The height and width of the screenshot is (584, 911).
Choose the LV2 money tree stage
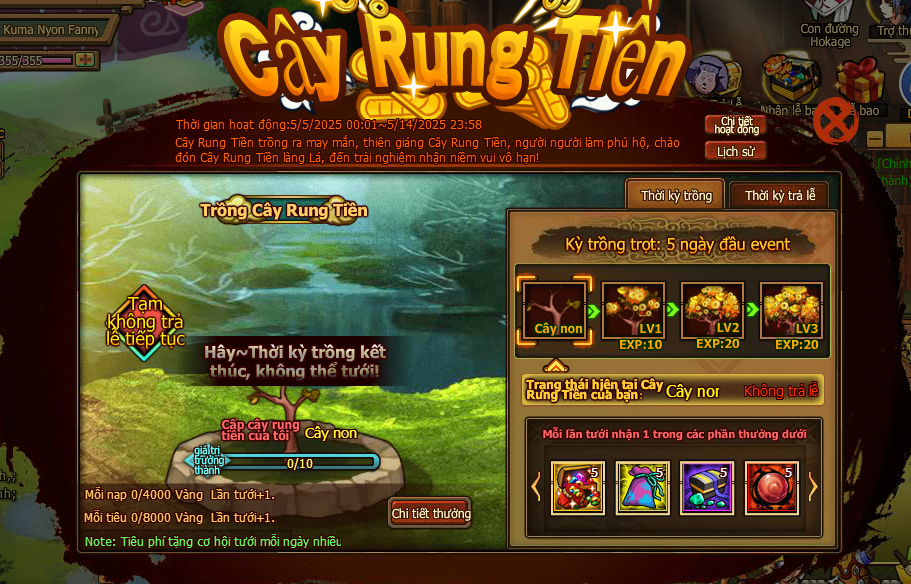tap(713, 311)
